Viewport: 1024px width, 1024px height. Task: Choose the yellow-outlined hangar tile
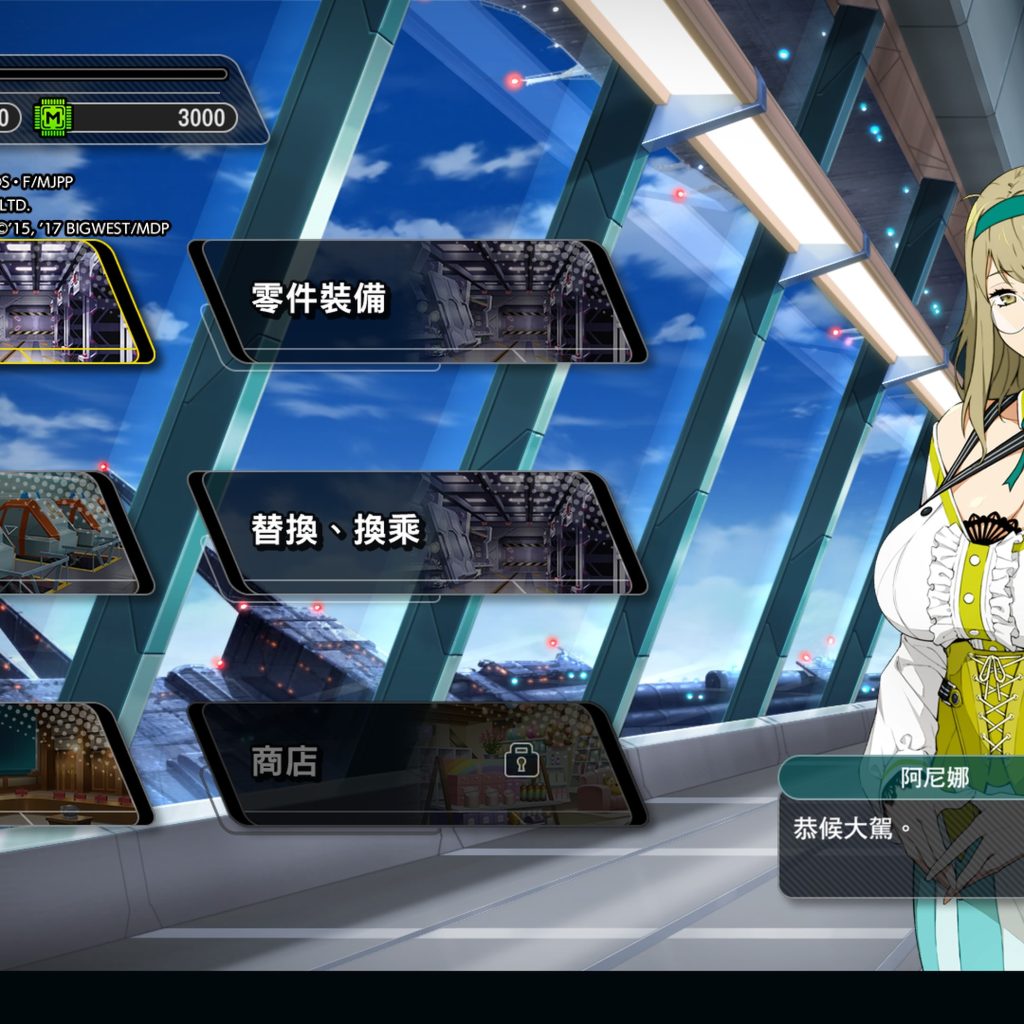click(x=70, y=301)
